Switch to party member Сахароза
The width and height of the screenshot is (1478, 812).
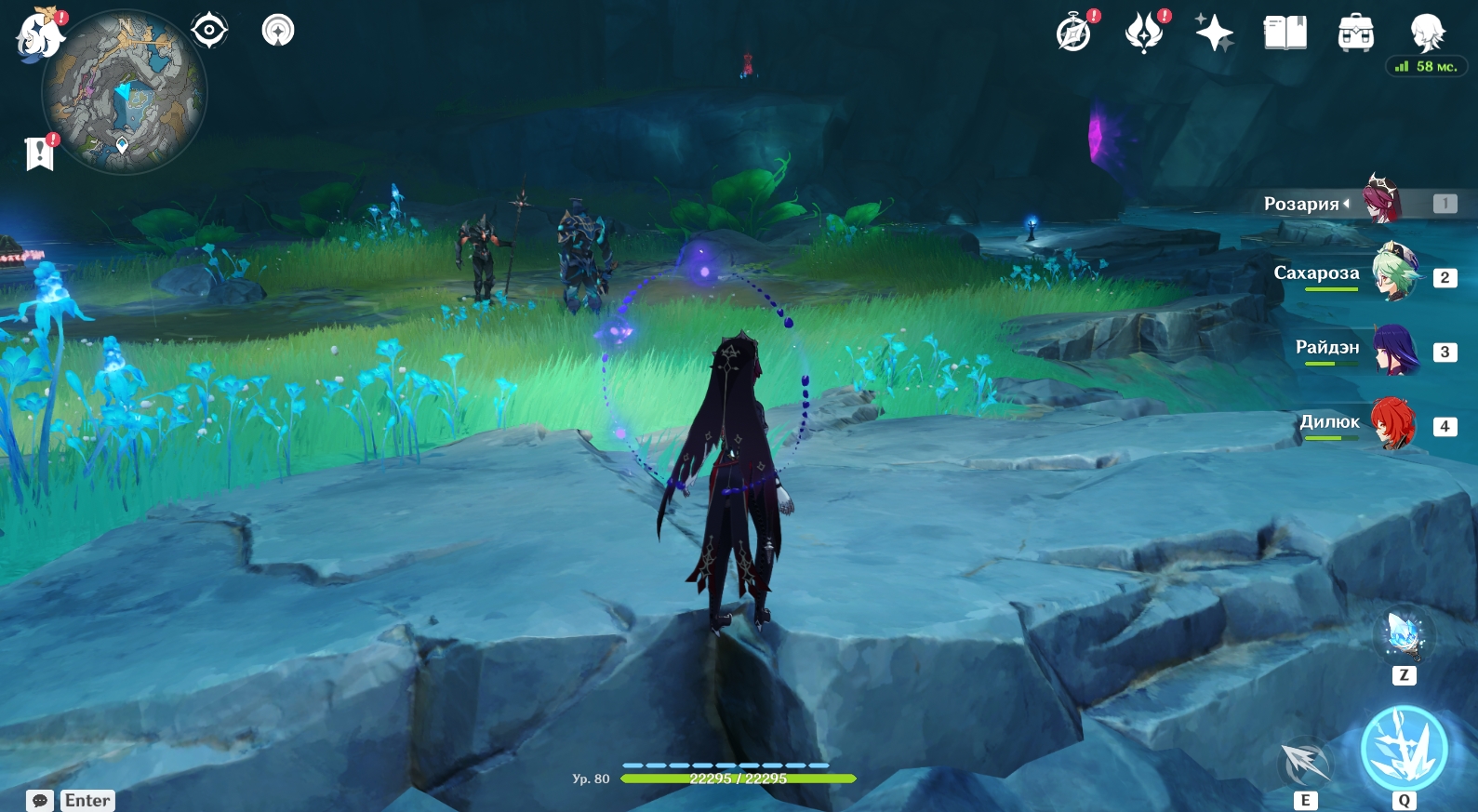pyautogui.click(x=1395, y=273)
